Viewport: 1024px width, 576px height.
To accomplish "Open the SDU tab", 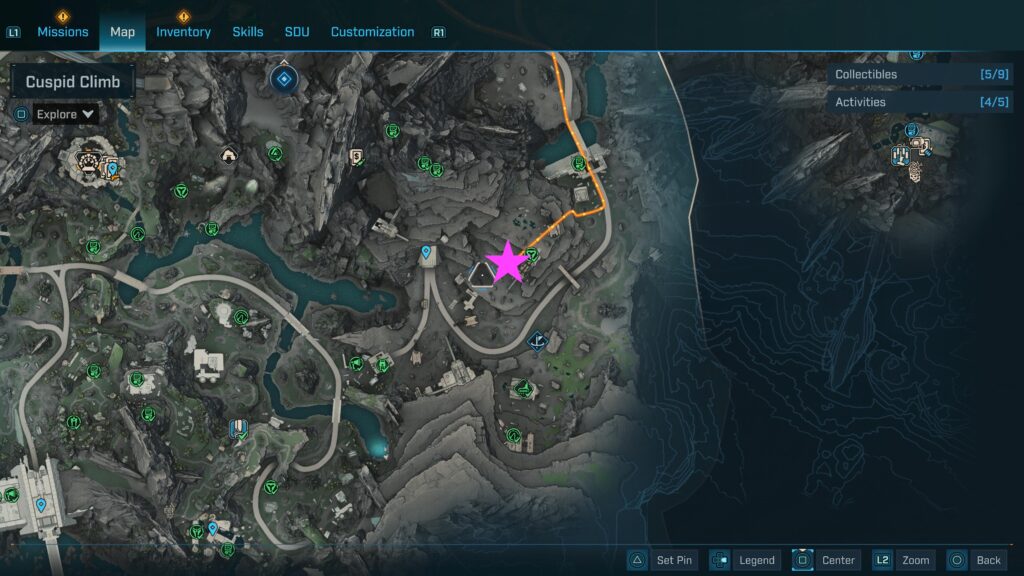I will point(297,32).
